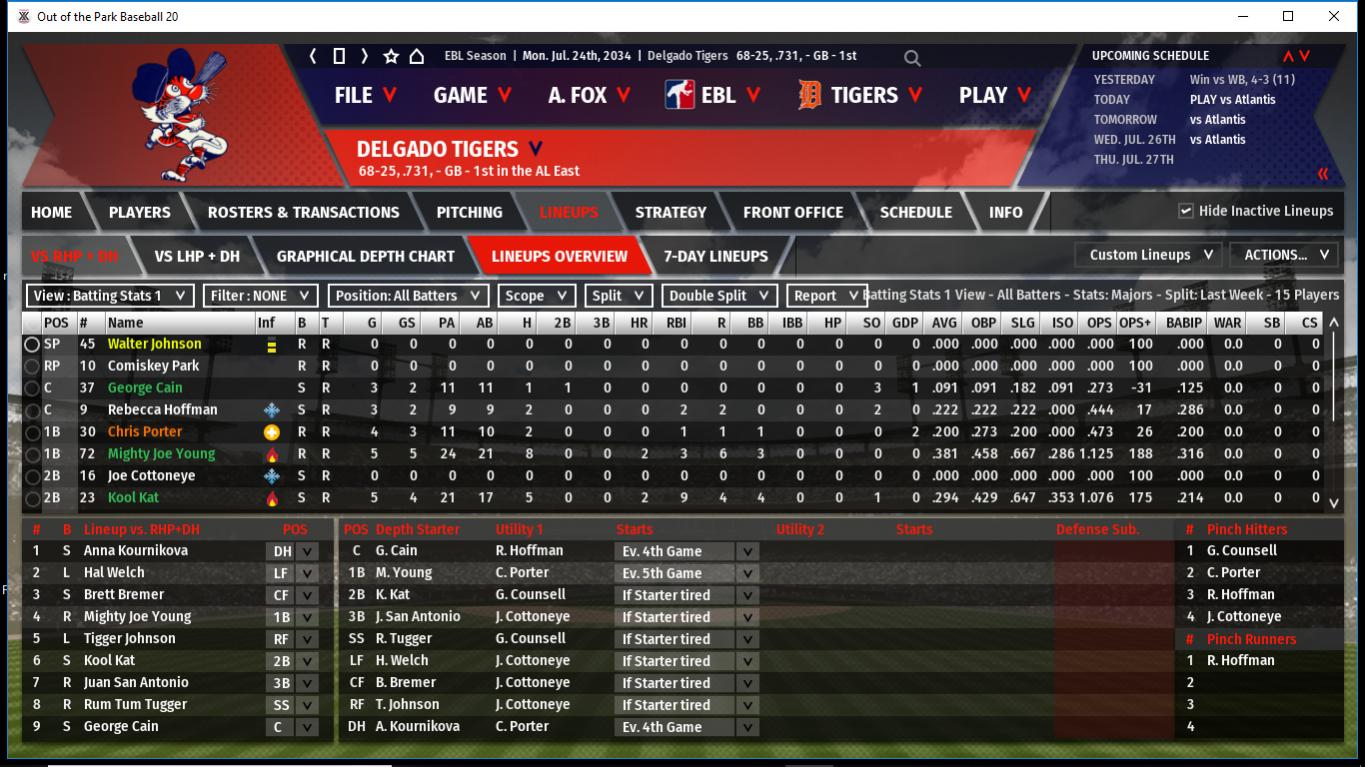Open the TIGERS team menu
This screenshot has width=1365, height=767.
pyautogui.click(x=861, y=95)
